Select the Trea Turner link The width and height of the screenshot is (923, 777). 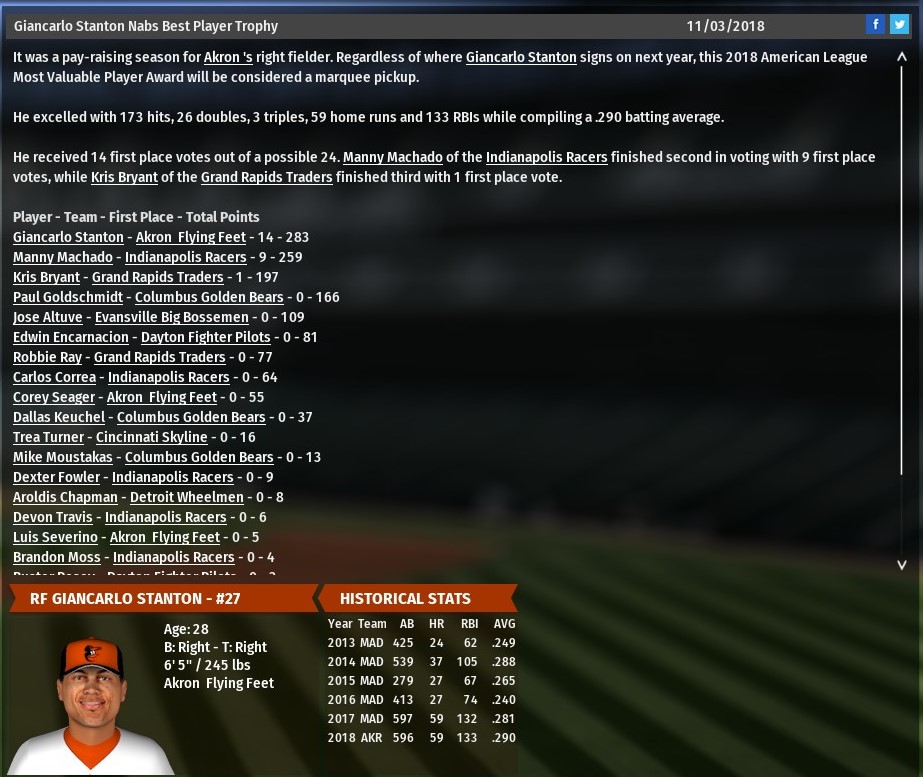point(49,437)
